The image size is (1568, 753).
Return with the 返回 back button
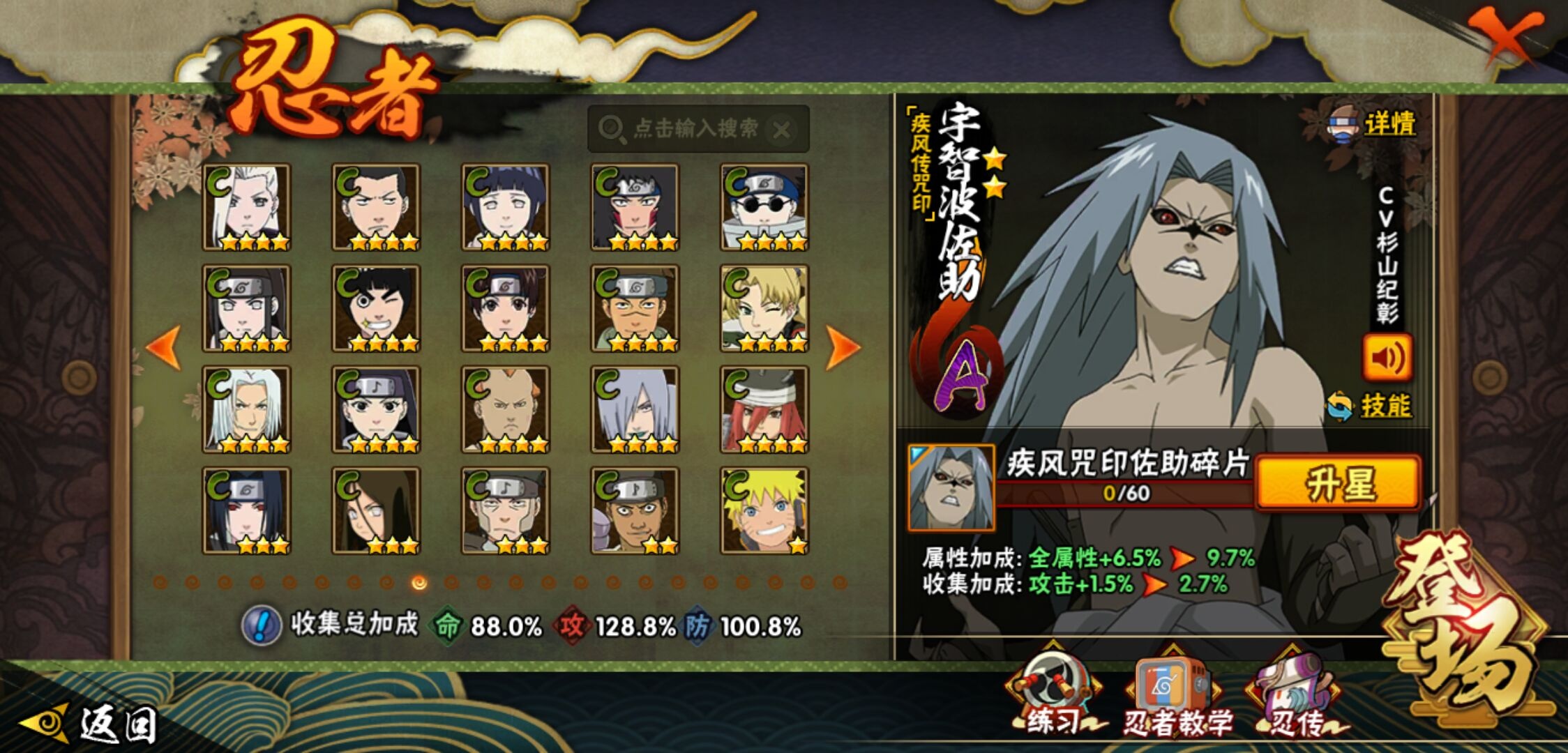(91, 724)
